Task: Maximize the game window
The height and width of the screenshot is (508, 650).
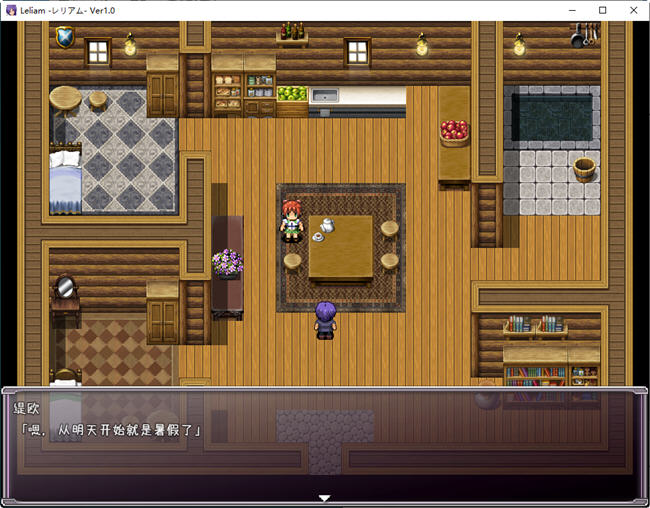Action: pyautogui.click(x=602, y=10)
